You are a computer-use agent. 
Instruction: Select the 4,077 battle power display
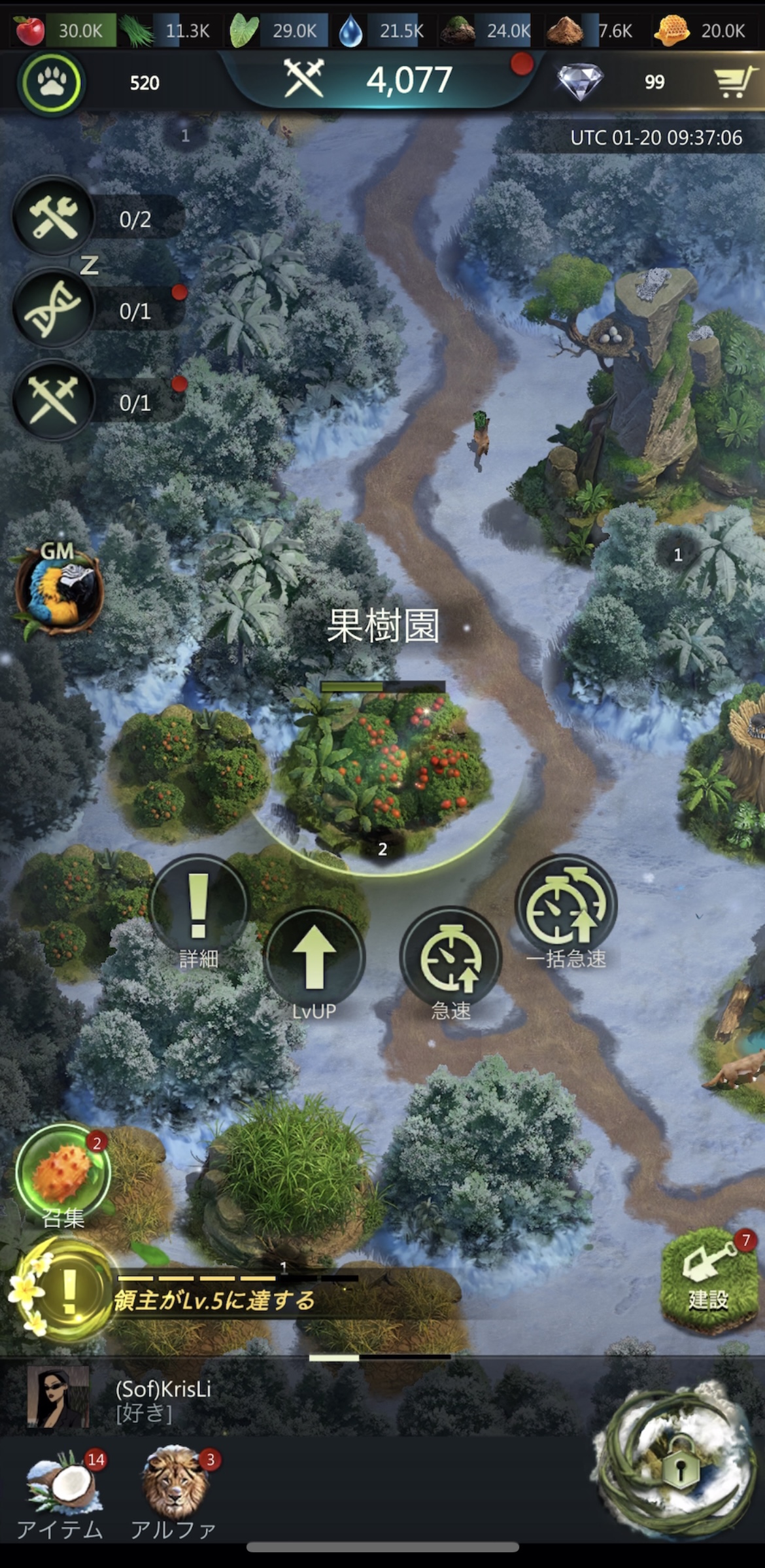[382, 80]
